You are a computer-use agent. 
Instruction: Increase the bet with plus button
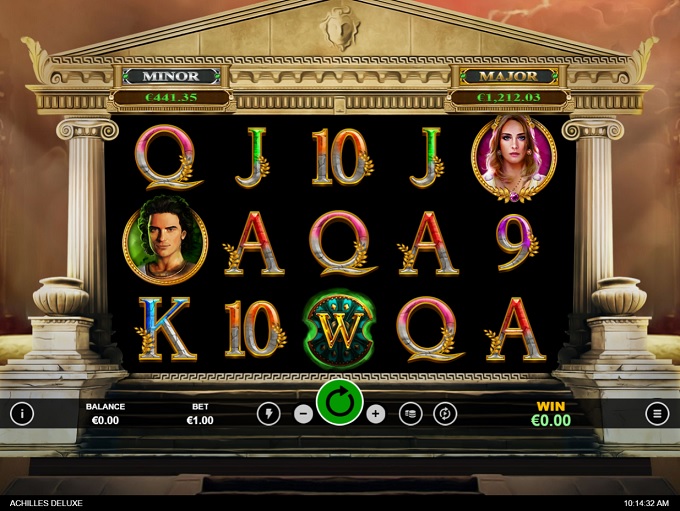point(376,413)
